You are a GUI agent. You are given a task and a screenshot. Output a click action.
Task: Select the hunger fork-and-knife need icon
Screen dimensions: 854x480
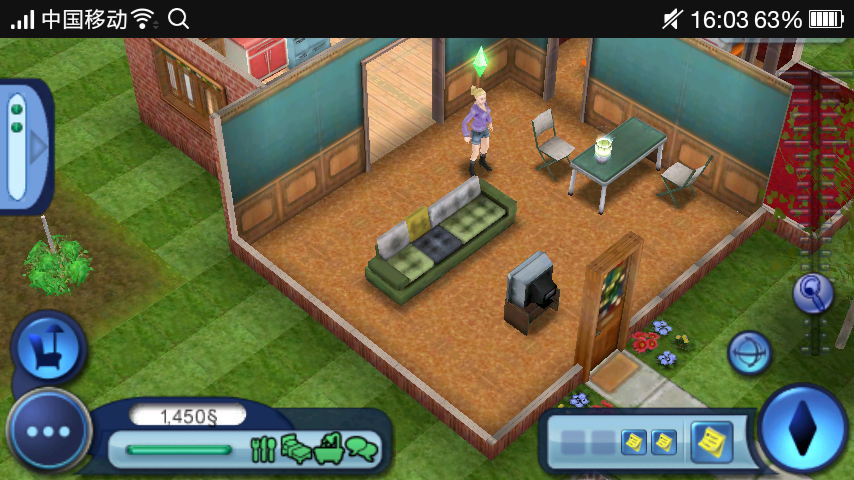tap(263, 449)
